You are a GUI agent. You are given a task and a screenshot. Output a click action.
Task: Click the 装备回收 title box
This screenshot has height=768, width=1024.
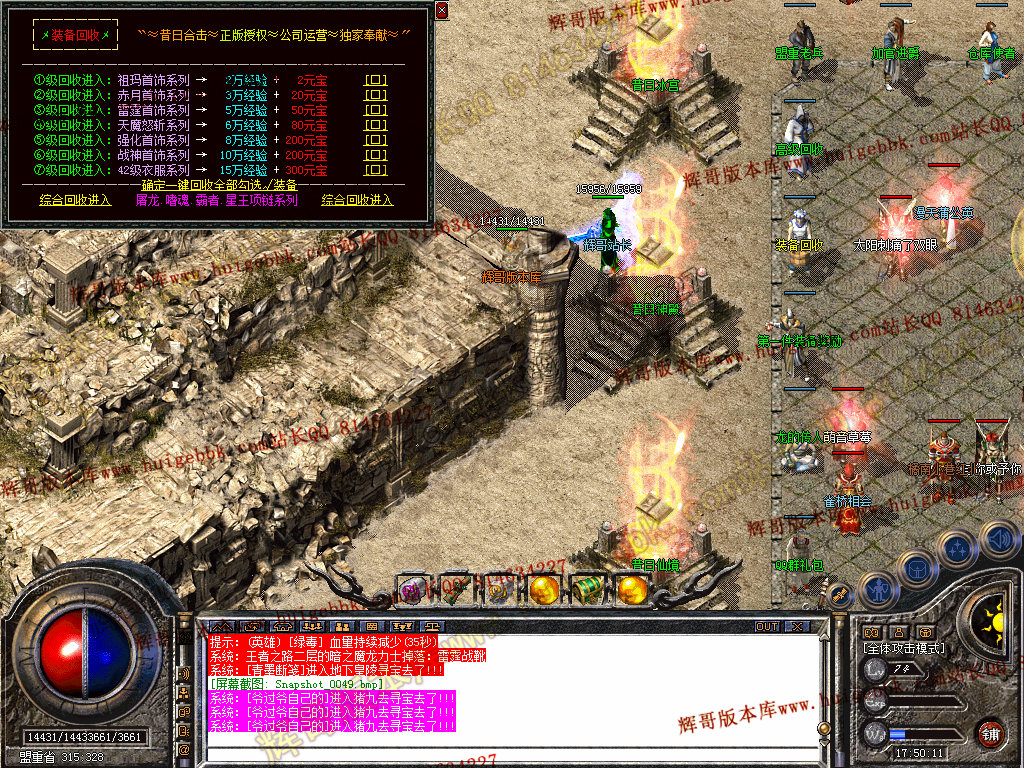(76, 35)
